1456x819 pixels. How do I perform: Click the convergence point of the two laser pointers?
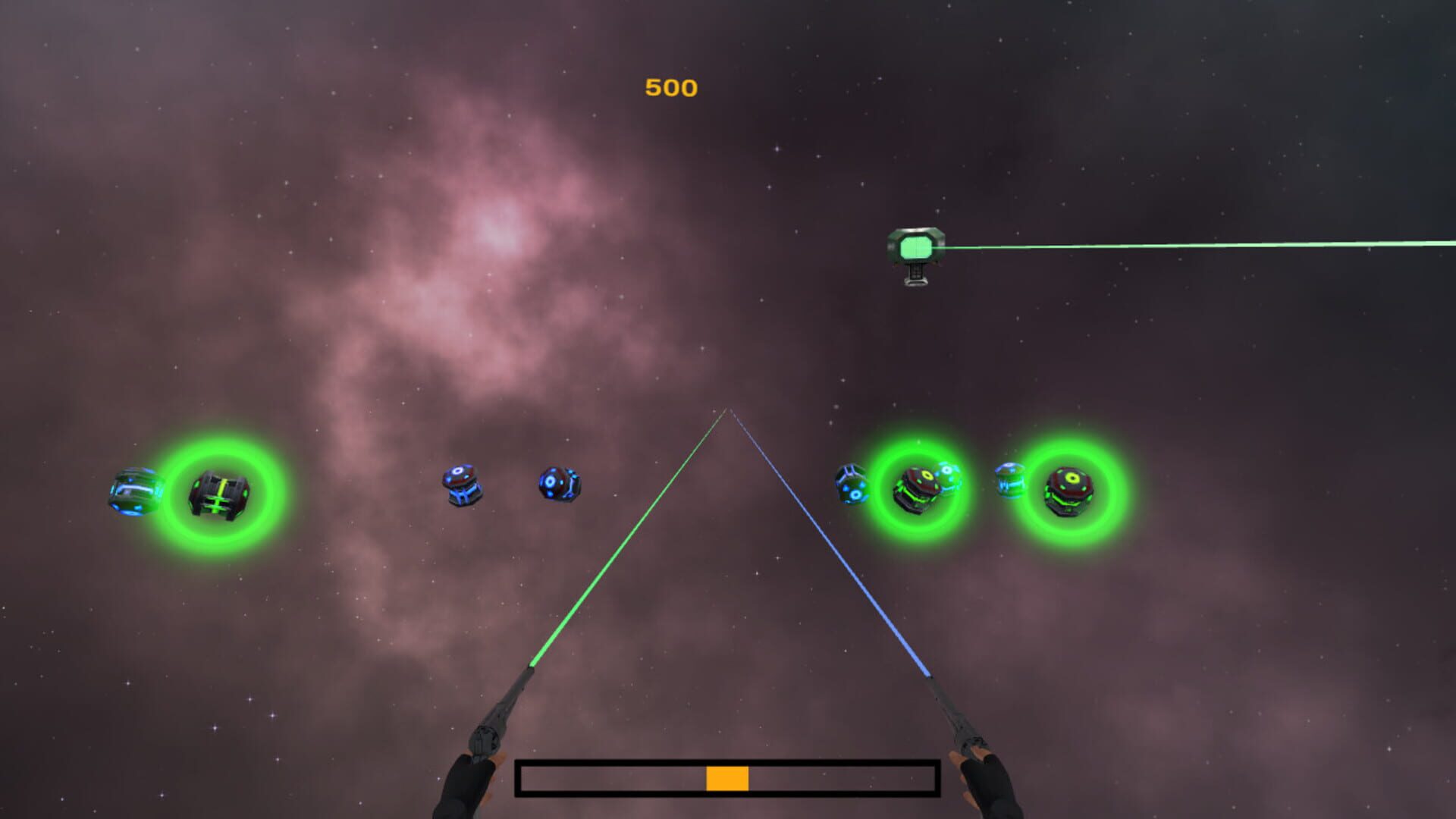[x=730, y=409]
